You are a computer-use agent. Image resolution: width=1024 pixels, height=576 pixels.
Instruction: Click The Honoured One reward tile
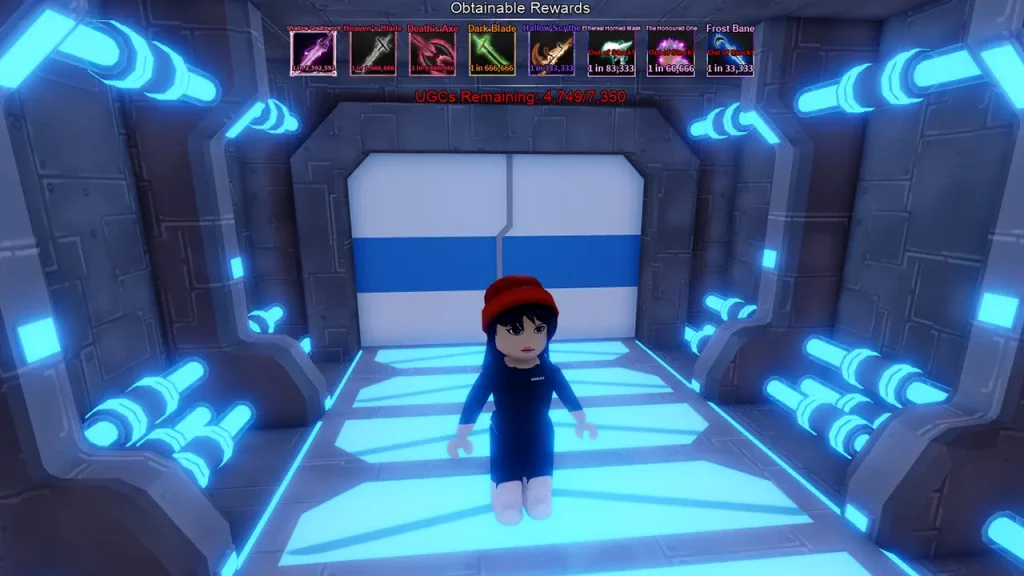pos(669,54)
